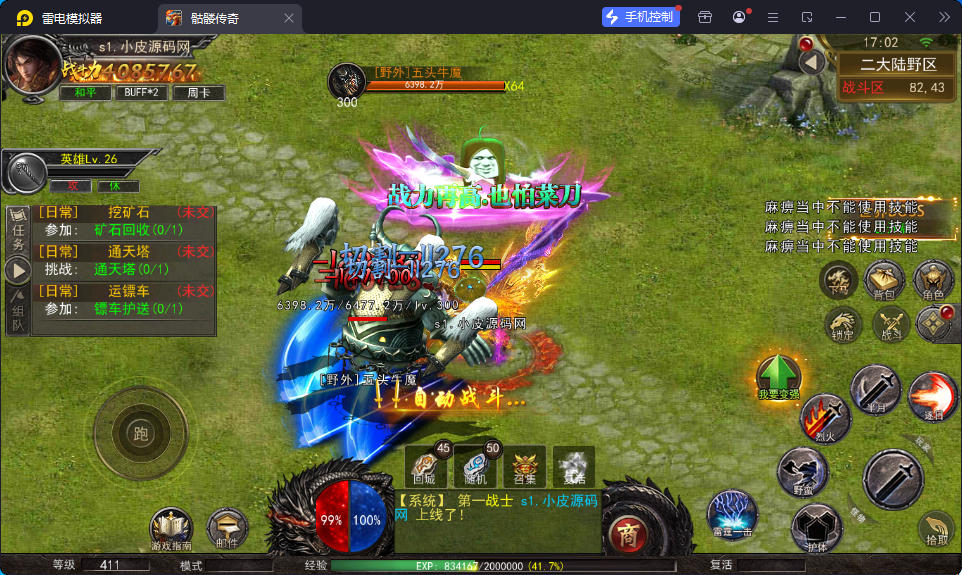
Task: Use the 随机 teleport scroll slot
Action: [x=476, y=466]
